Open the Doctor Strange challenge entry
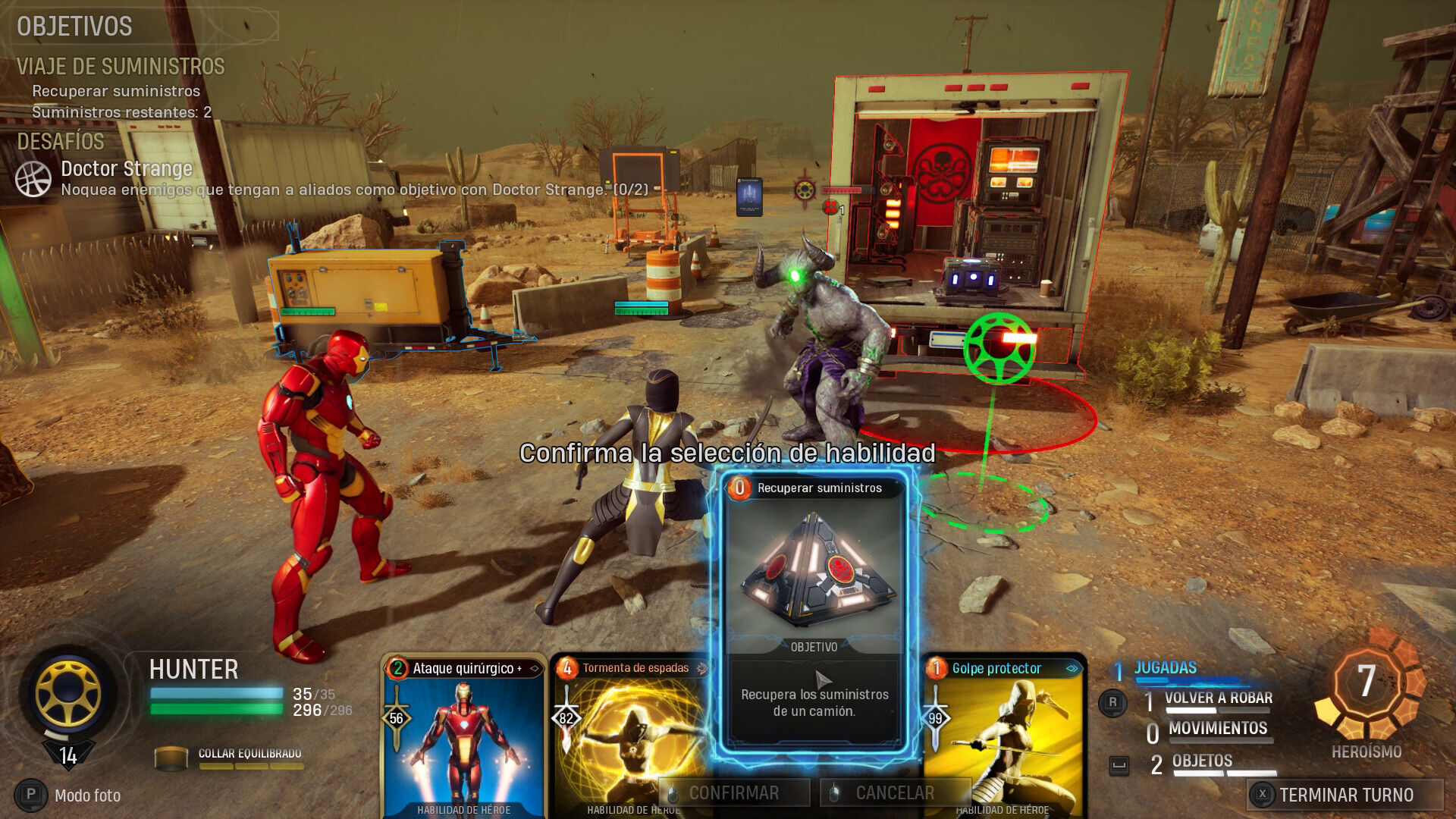The height and width of the screenshot is (819, 1456). pyautogui.click(x=127, y=169)
